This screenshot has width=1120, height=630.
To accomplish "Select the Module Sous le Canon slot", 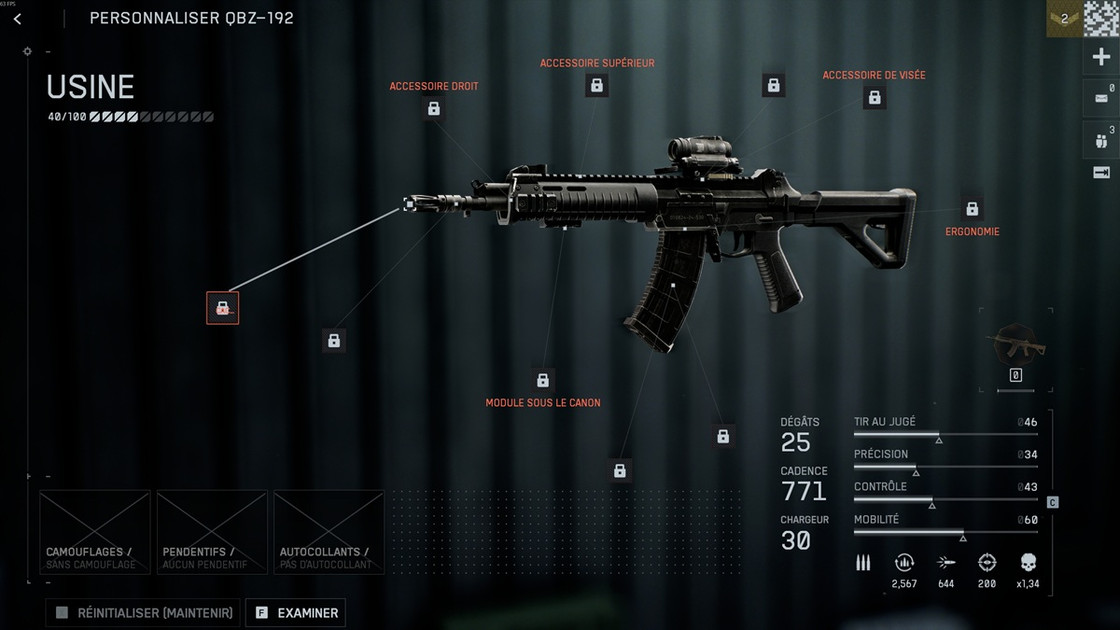I will tap(543, 381).
